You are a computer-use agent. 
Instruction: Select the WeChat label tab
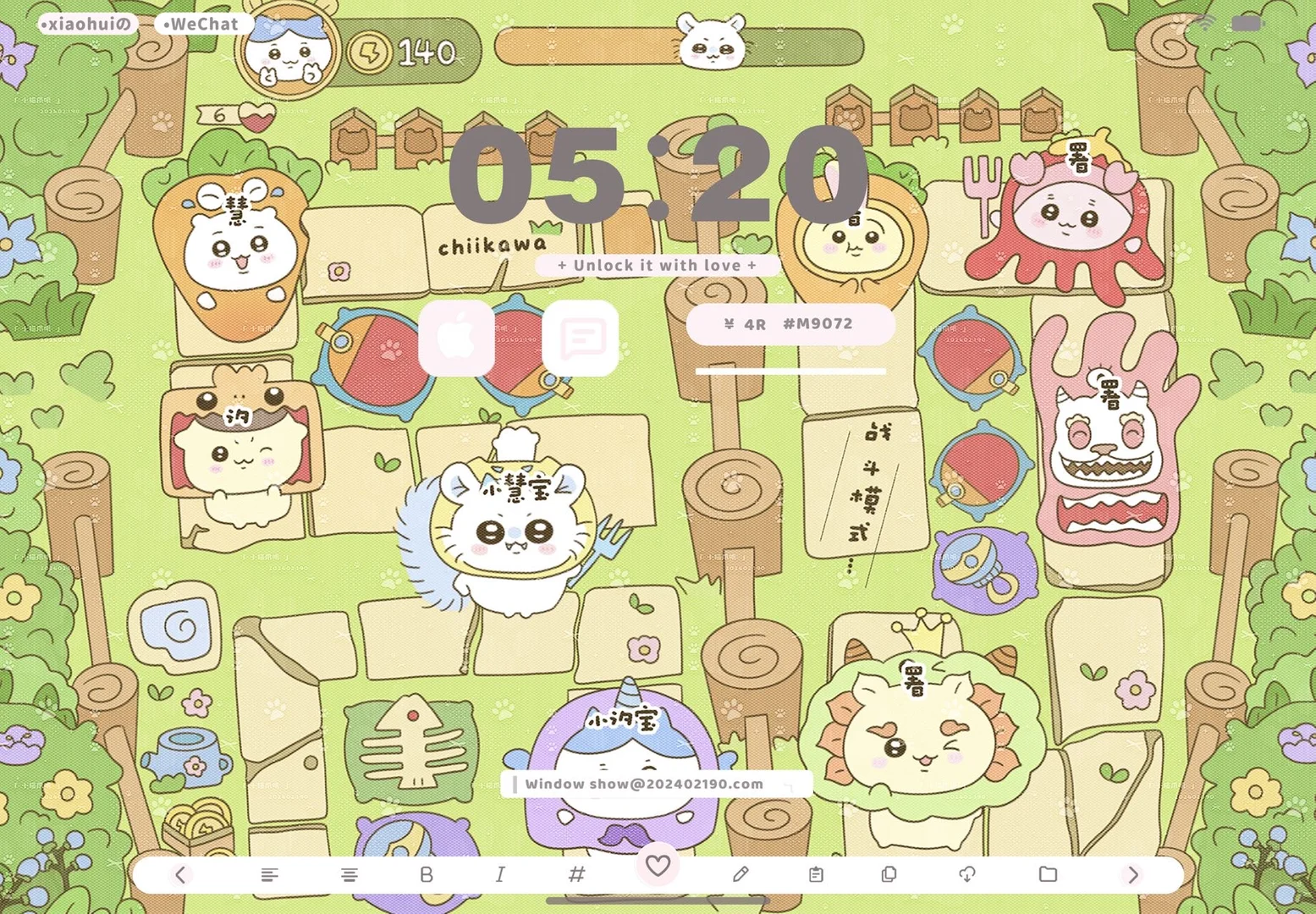[201, 24]
